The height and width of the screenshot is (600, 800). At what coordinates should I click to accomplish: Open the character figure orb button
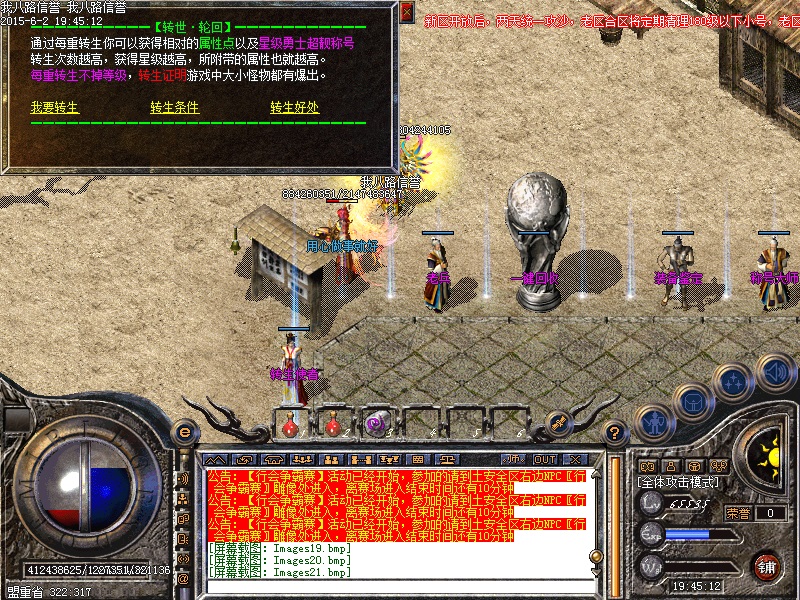653,421
